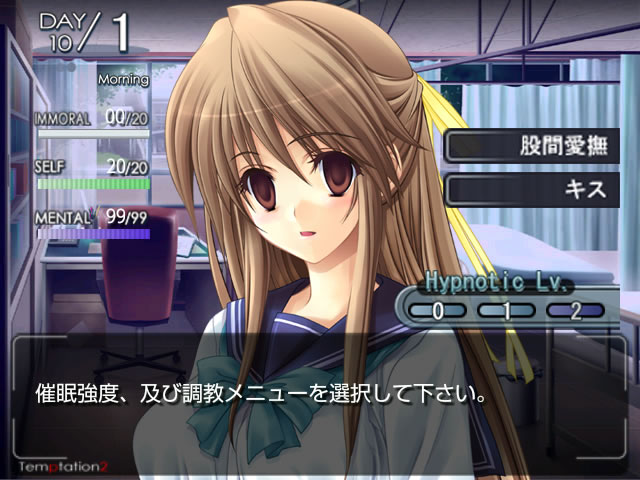Set Hypnotic Lv. to 0
640x480 pixels.
coord(437,310)
